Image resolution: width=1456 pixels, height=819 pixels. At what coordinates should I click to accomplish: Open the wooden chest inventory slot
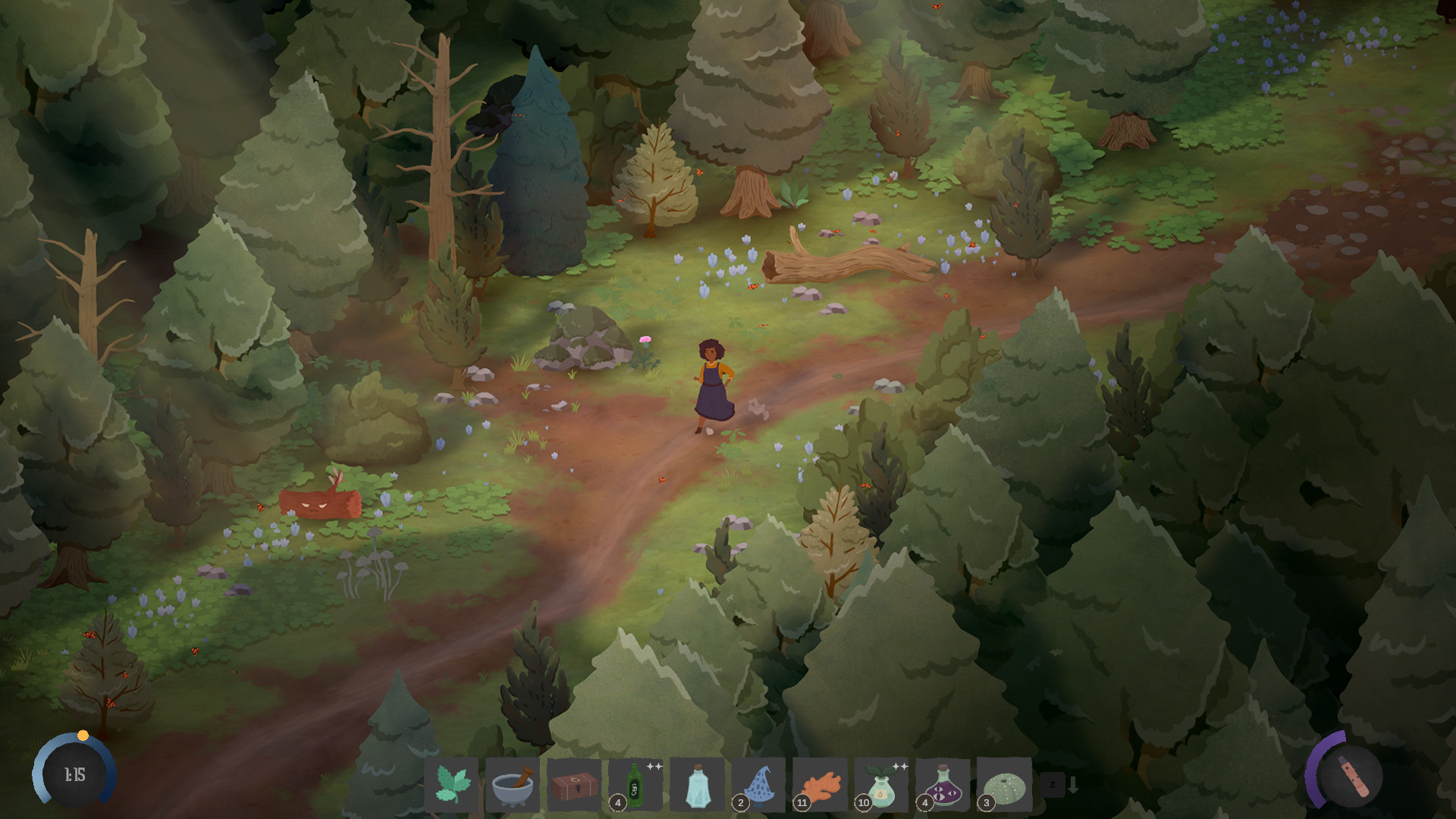[575, 785]
